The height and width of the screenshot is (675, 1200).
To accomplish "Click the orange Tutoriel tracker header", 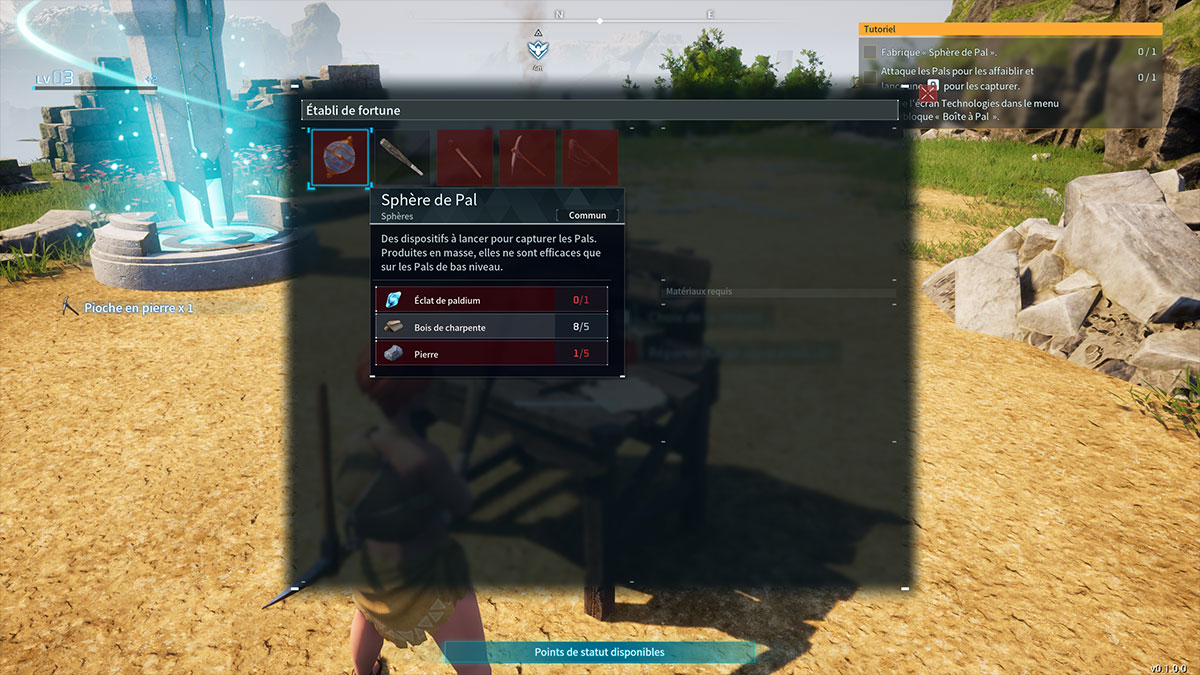I will coord(1010,30).
